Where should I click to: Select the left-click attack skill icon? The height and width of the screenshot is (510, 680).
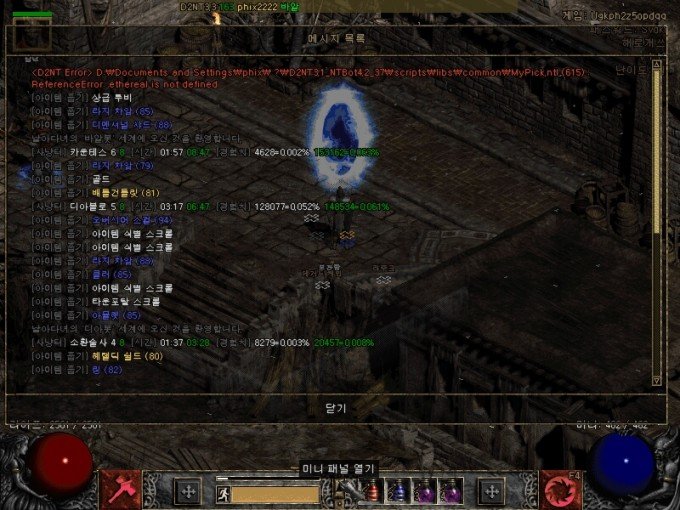(121, 489)
